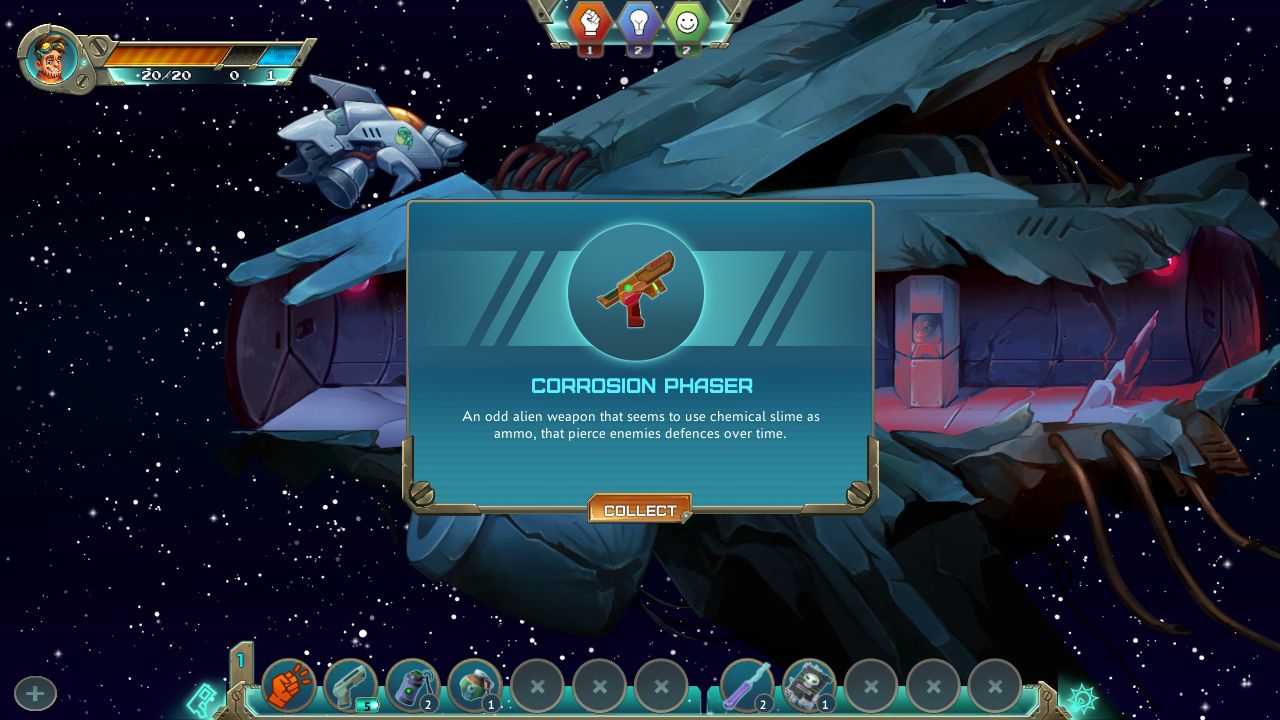Click the ammo count badge showing 5
The height and width of the screenshot is (720, 1280).
click(366, 703)
